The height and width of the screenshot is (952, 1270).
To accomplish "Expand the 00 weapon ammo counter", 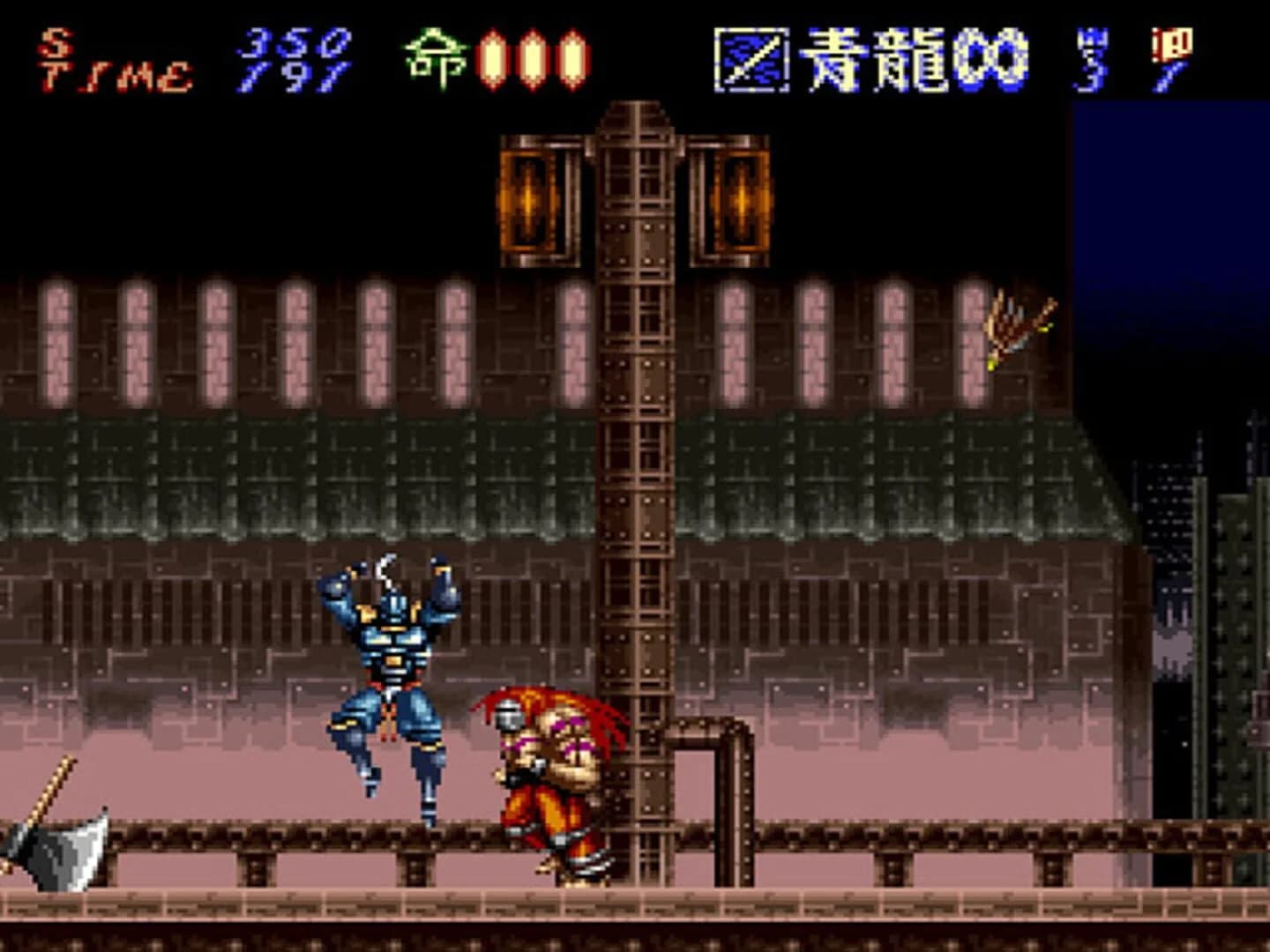I will click(x=991, y=58).
